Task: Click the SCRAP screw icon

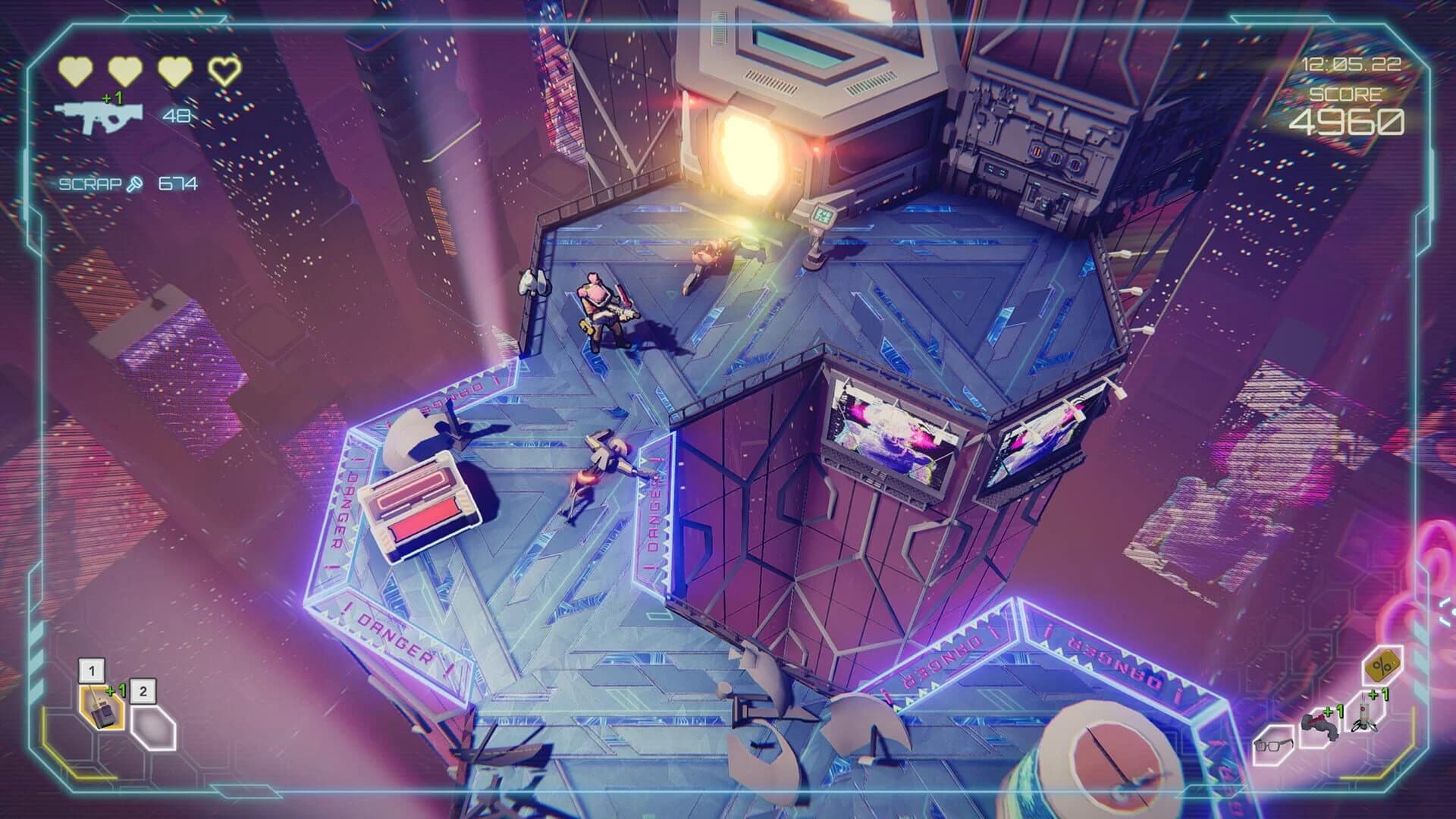Action: (x=134, y=184)
